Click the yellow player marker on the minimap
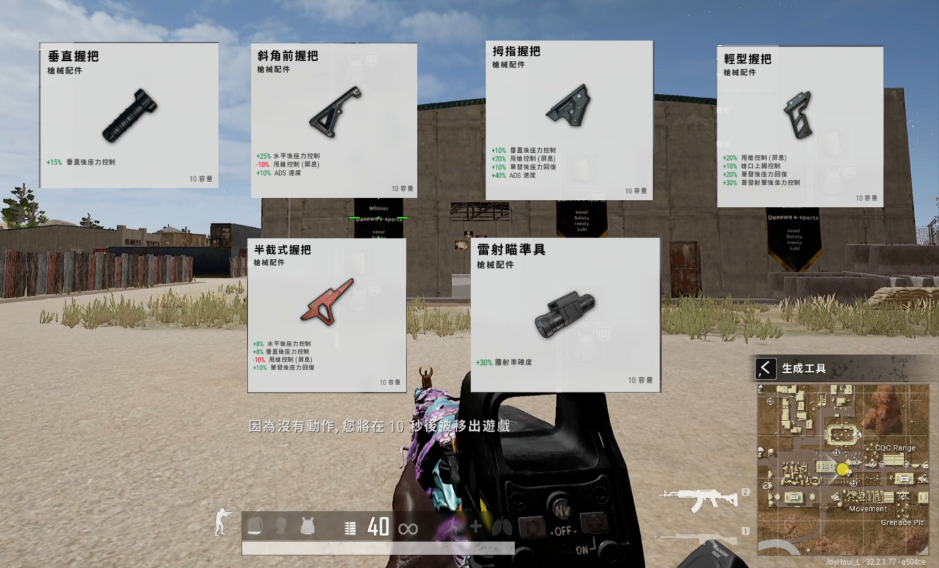The width and height of the screenshot is (939, 568). (x=842, y=468)
